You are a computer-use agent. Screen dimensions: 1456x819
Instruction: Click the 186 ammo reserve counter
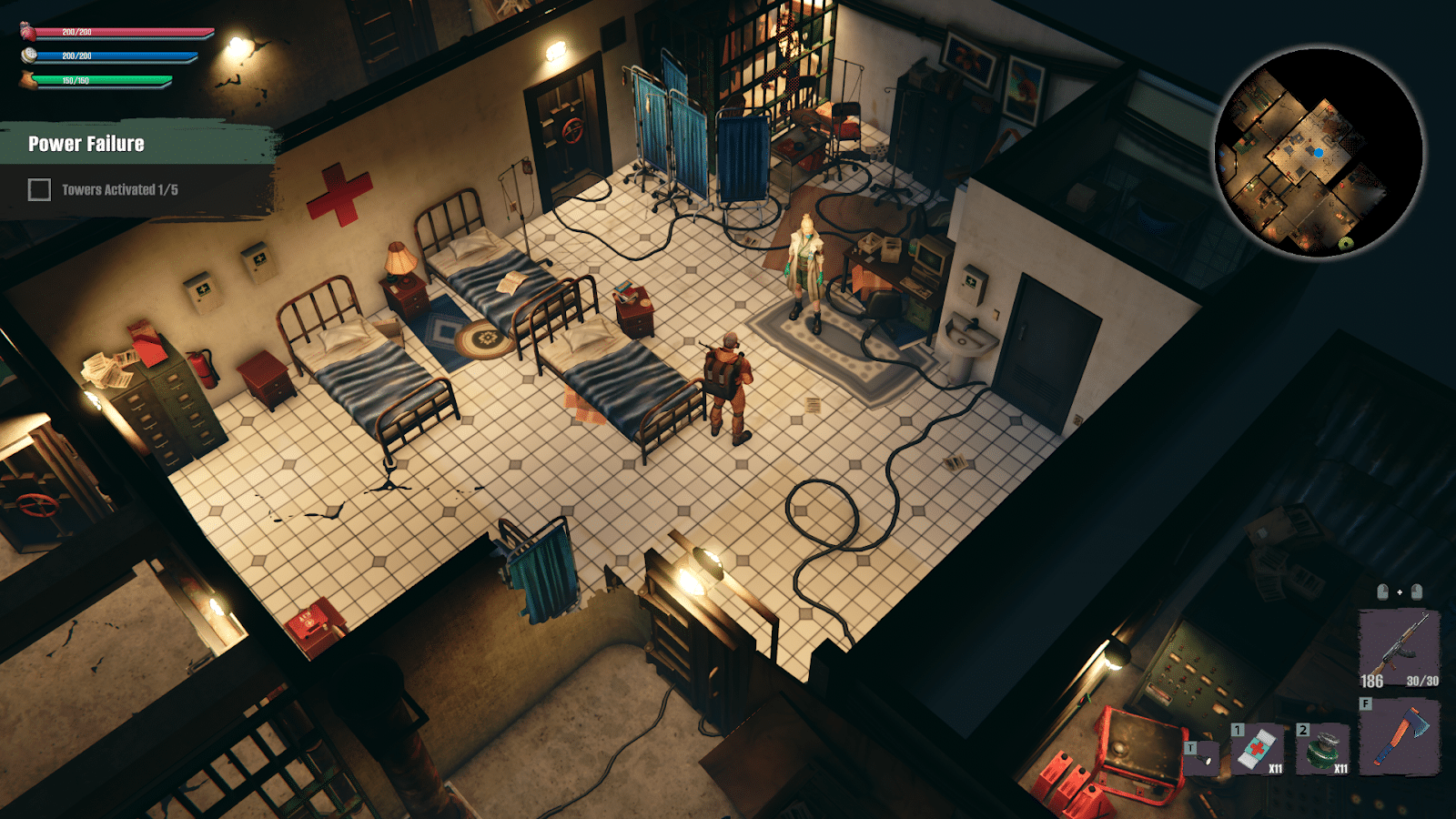click(1372, 682)
